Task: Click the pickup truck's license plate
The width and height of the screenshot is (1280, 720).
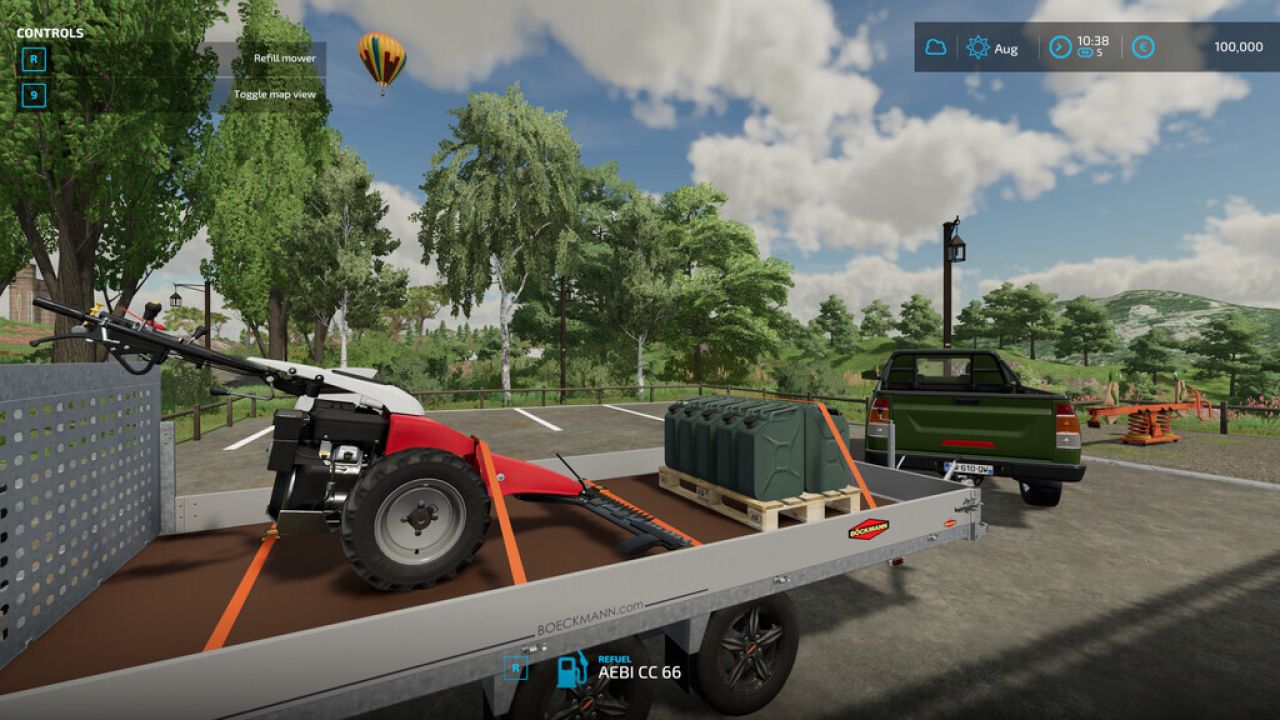Action: 969,467
